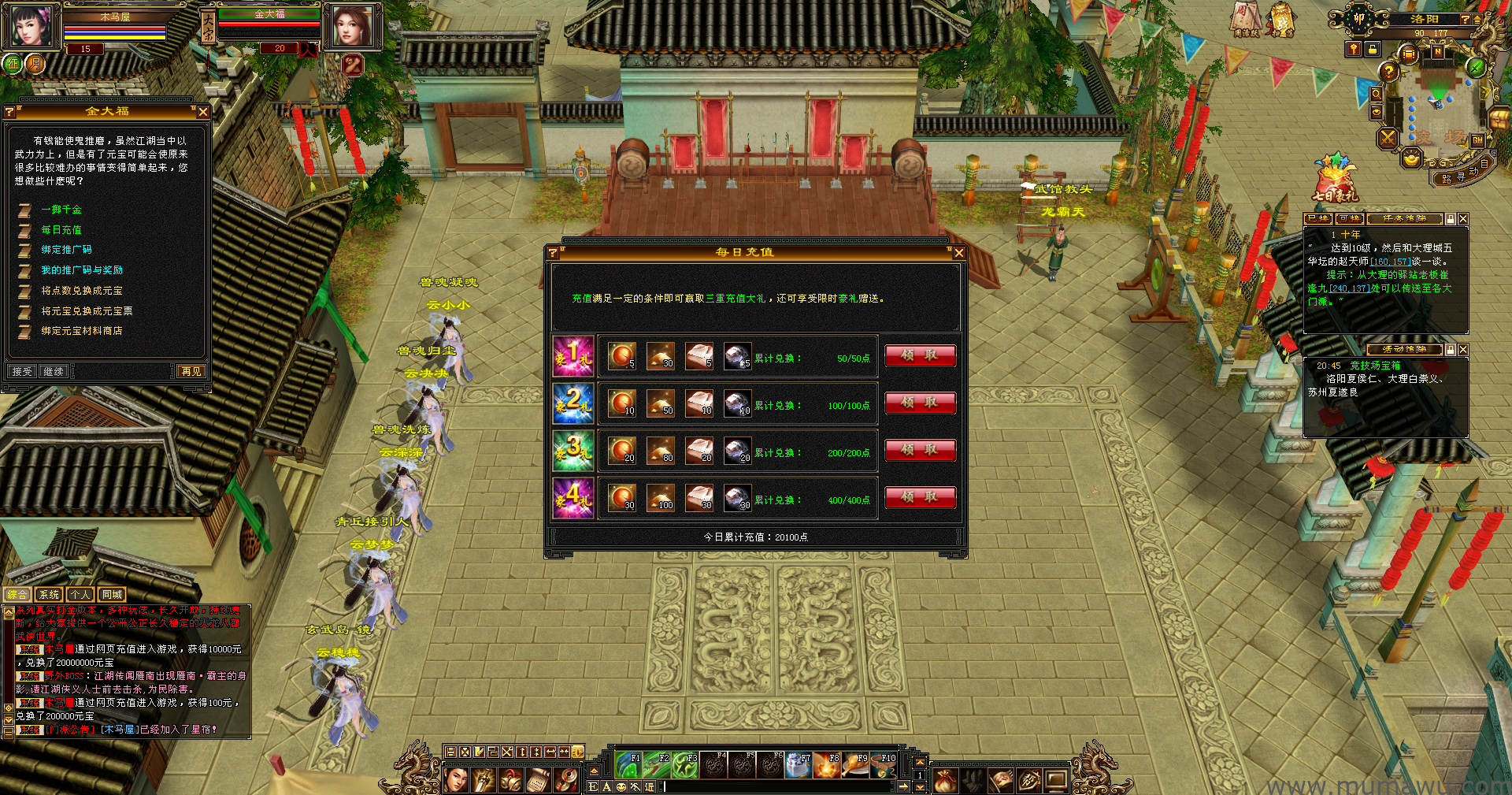Switch to the 系统 chat tab
Viewport: 1512px width, 795px height.
tap(49, 595)
